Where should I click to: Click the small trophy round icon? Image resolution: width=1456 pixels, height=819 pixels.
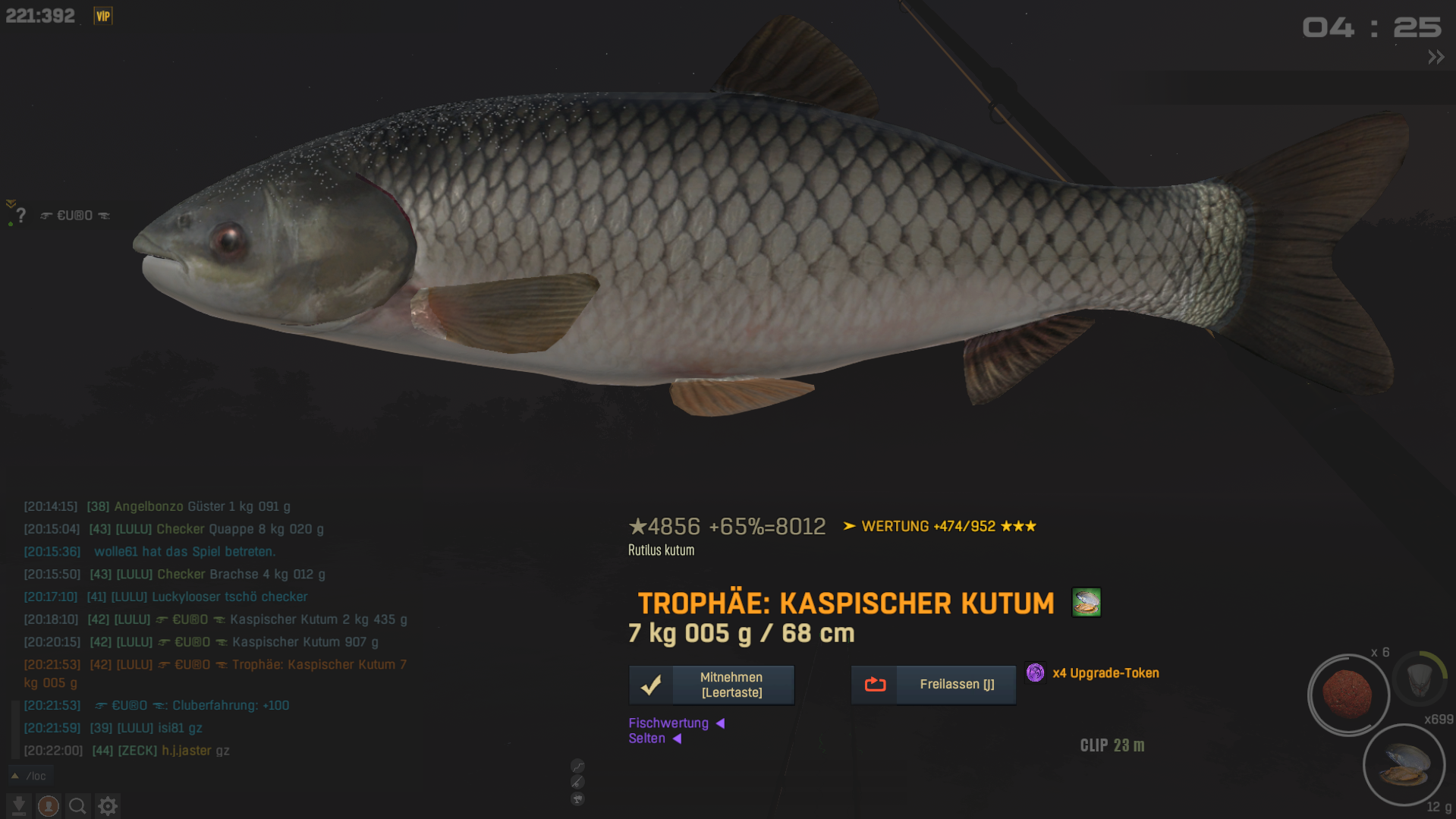point(577,799)
